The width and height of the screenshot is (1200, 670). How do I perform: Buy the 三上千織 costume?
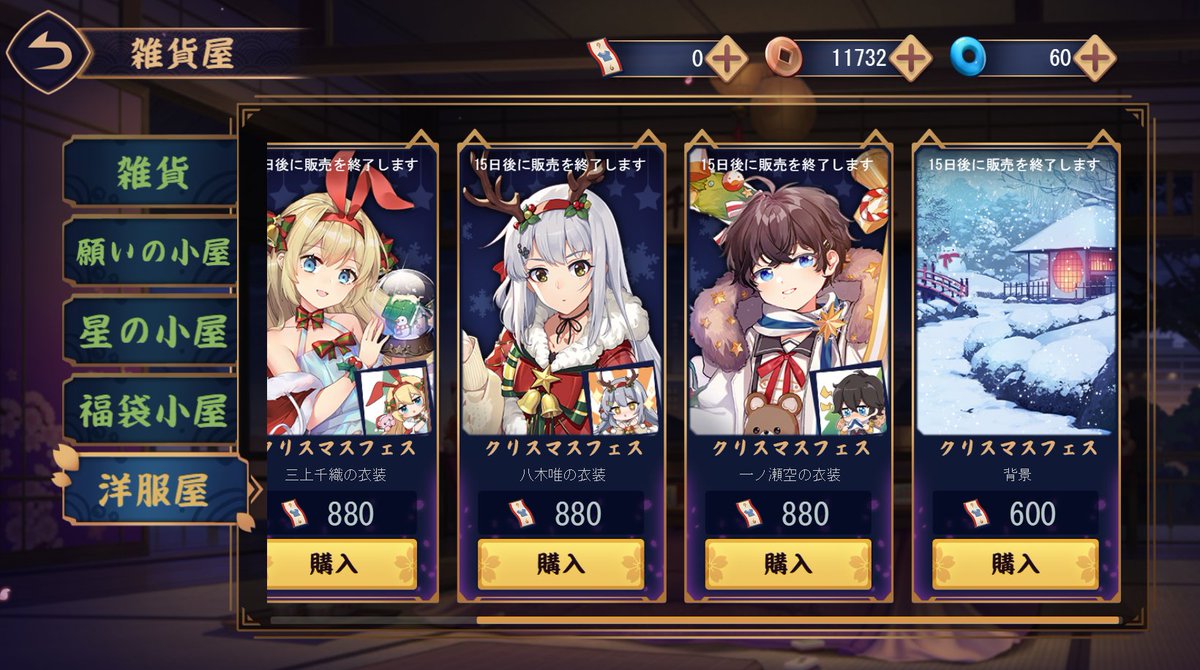point(342,564)
